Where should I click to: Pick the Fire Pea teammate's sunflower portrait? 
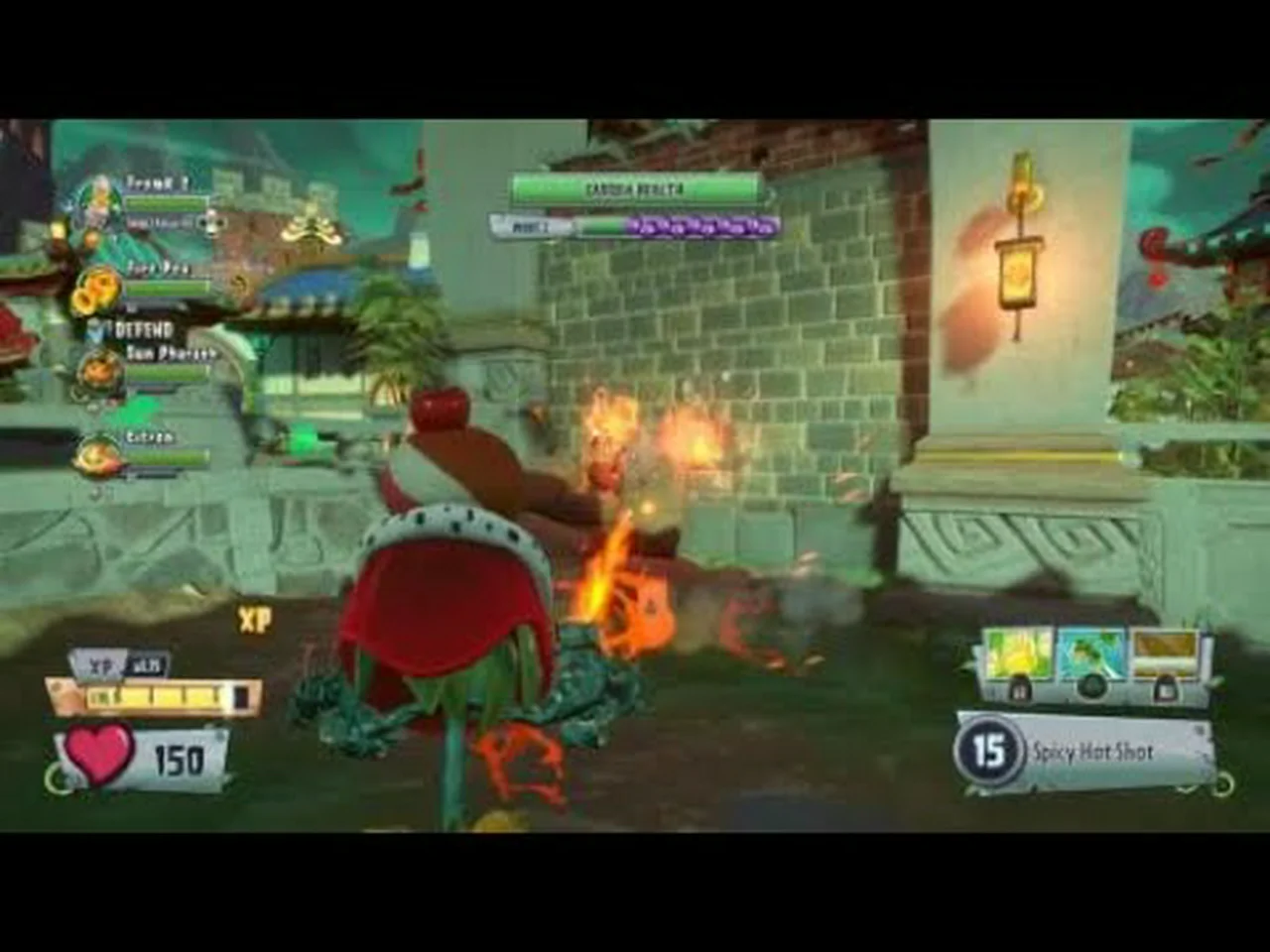pyautogui.click(x=97, y=290)
